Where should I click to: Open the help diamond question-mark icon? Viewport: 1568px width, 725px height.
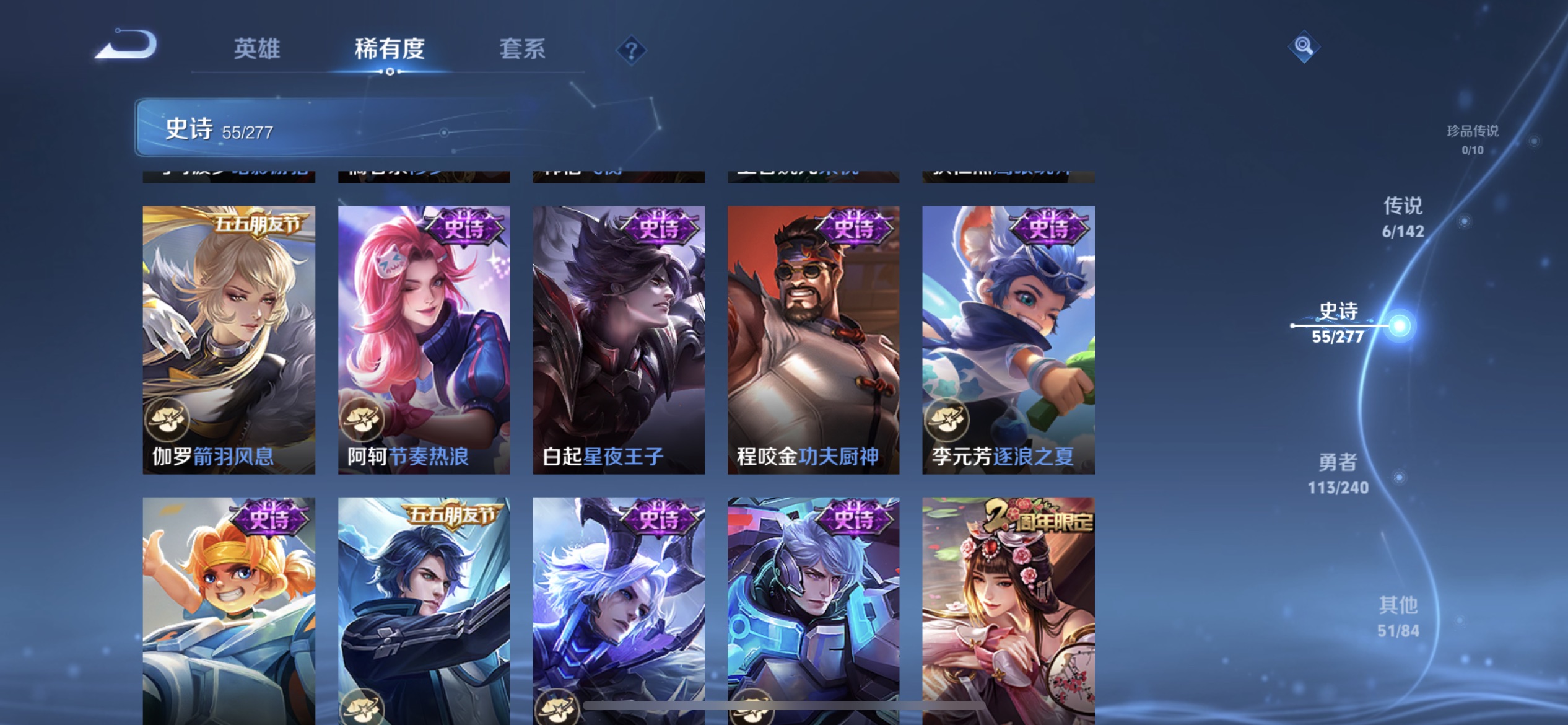click(x=630, y=50)
